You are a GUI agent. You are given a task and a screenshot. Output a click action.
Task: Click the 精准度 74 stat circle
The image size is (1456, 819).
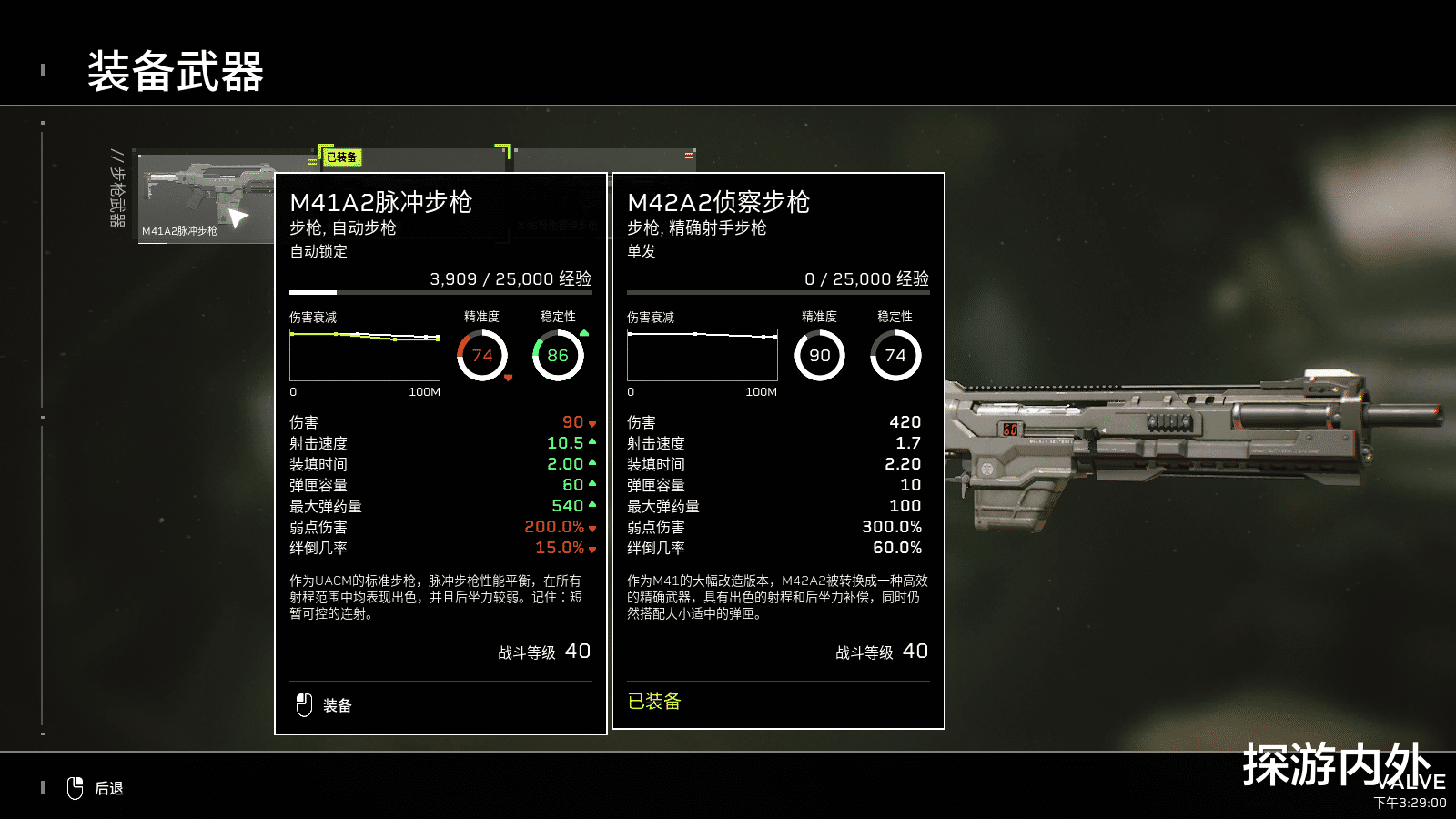[x=481, y=356]
